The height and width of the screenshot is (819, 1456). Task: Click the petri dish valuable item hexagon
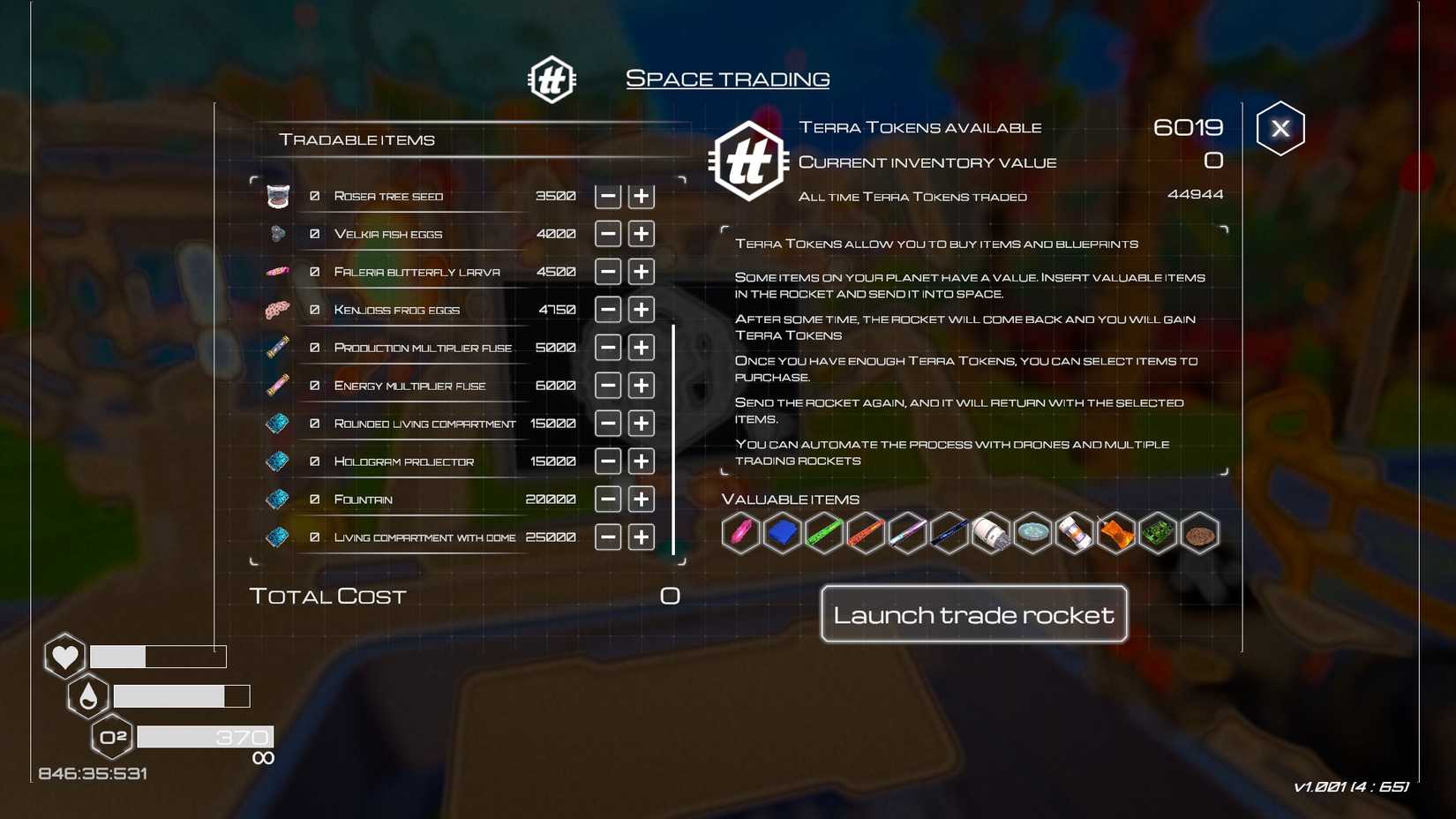pyautogui.click(x=1032, y=533)
